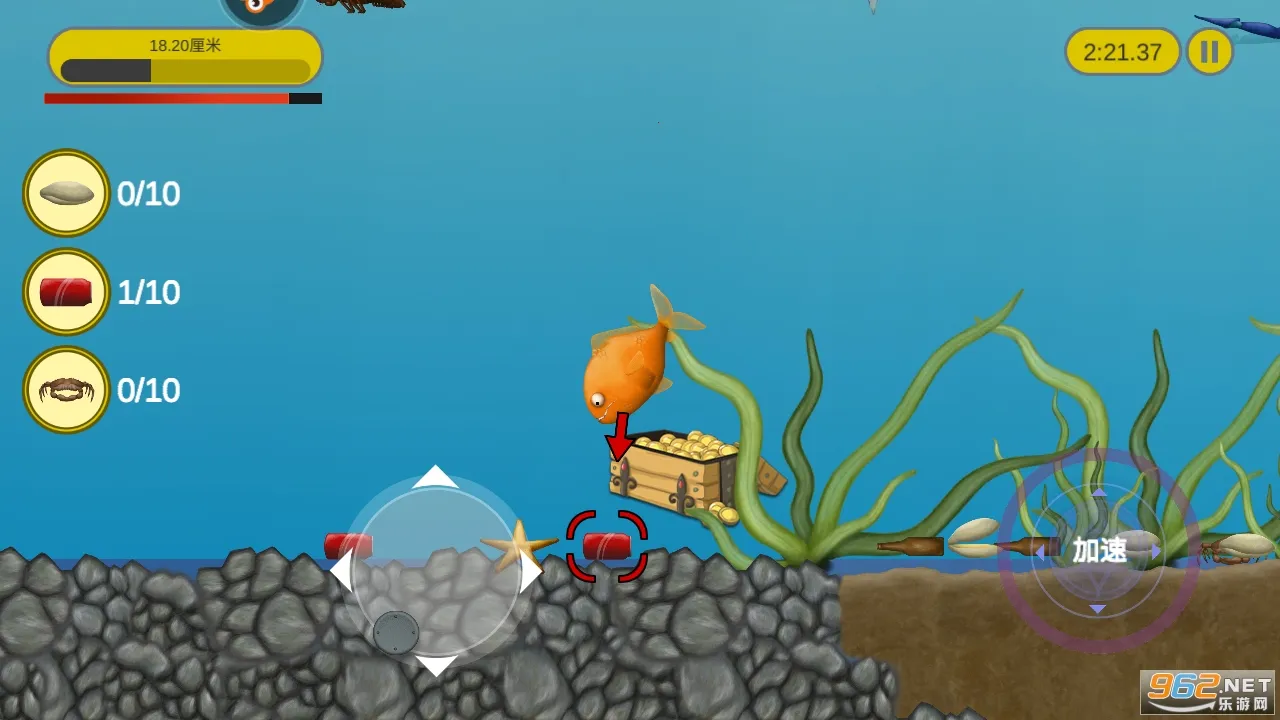
Task: Tap the right arrow of the directional pad
Action: 531,570
